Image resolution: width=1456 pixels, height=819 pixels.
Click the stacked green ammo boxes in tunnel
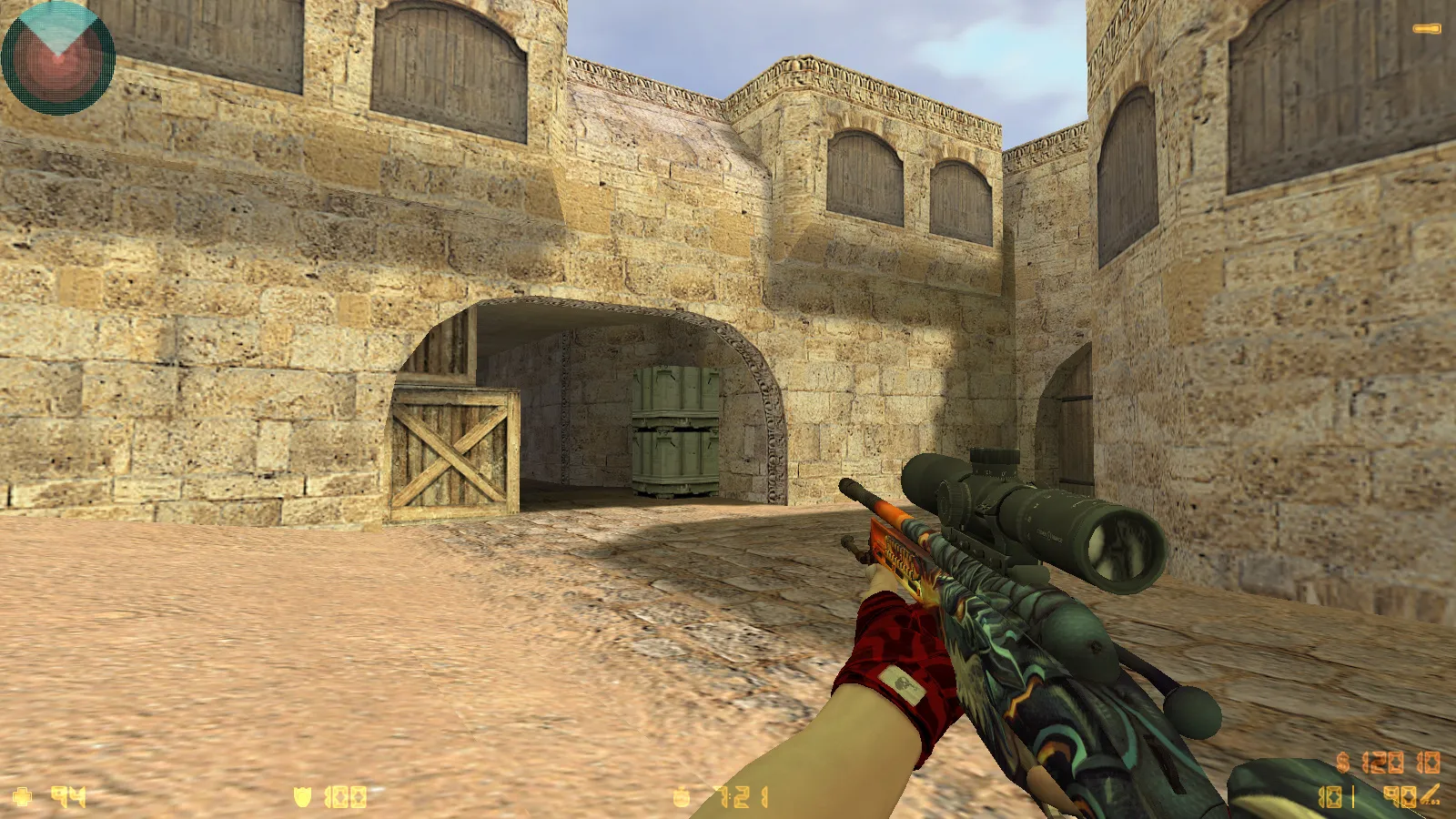pyautogui.click(x=673, y=428)
